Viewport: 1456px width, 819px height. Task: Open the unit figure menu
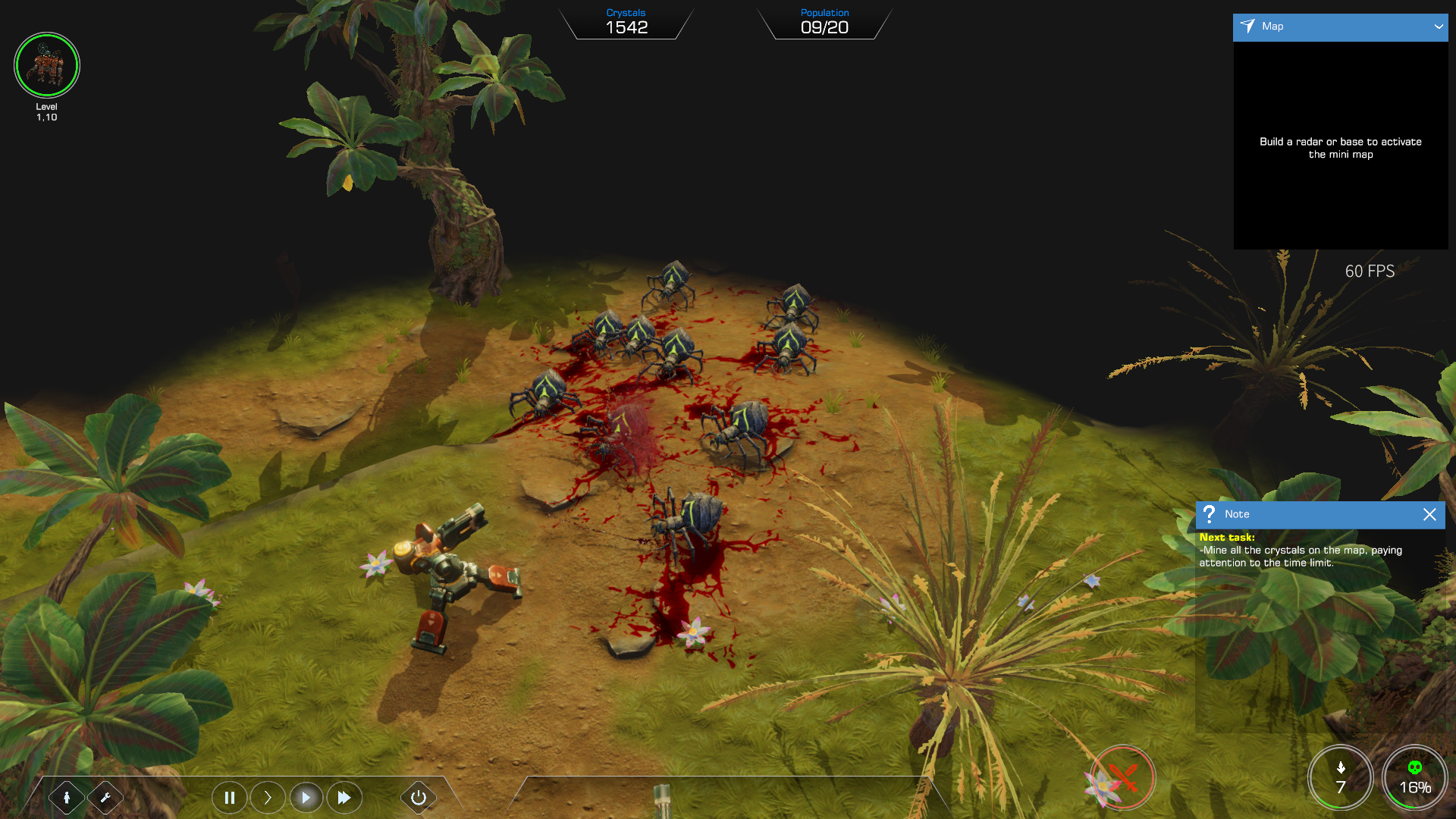click(x=67, y=797)
